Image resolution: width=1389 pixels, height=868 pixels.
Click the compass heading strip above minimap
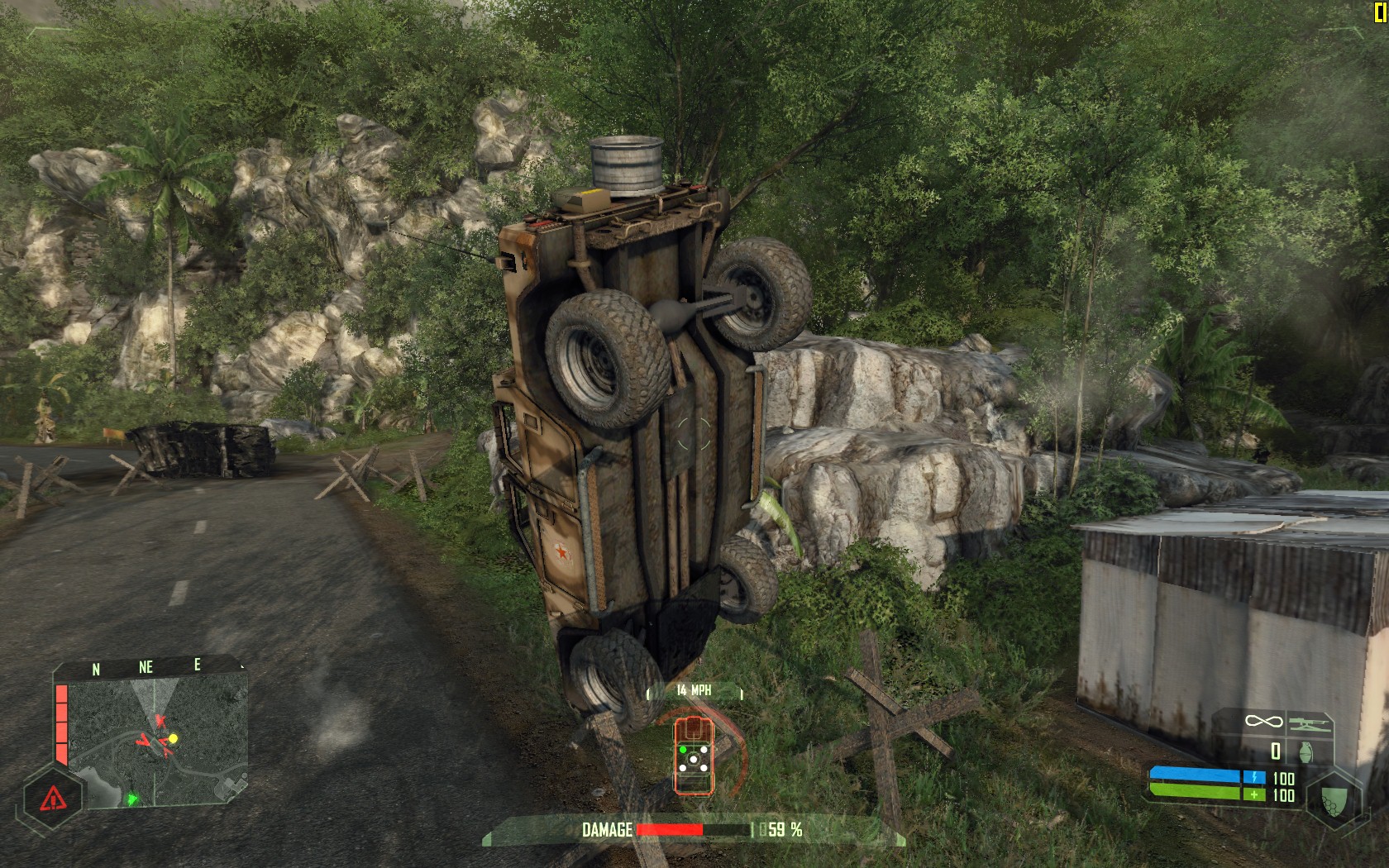point(147,667)
